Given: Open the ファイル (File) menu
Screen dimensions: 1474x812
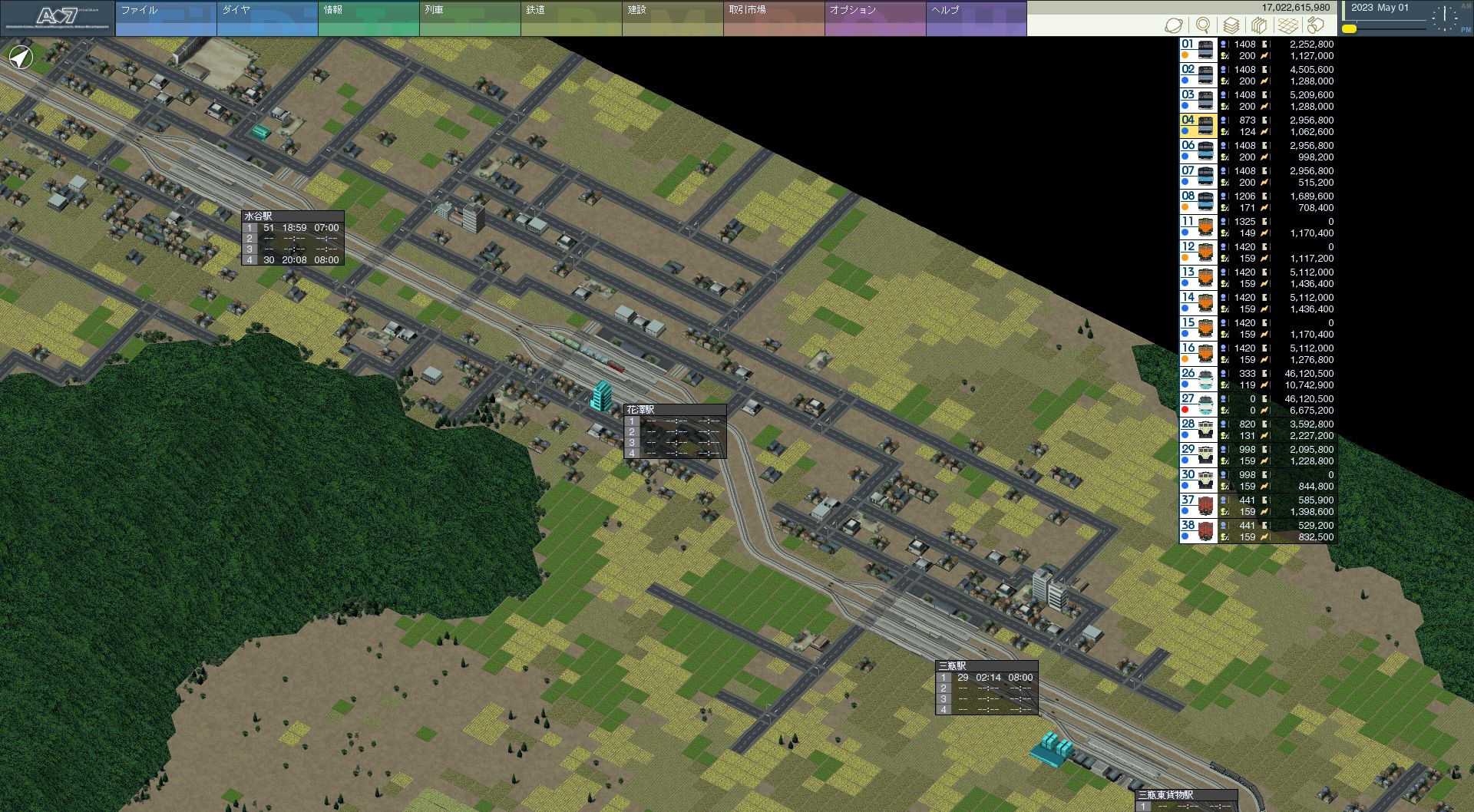Looking at the screenshot, I should [165, 18].
